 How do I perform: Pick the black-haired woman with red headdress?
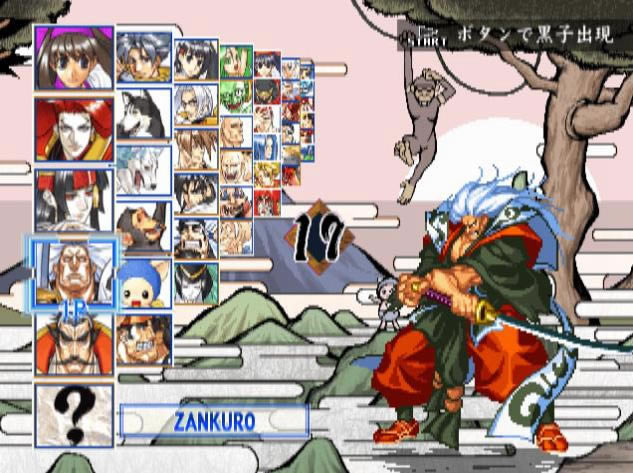tap(73, 198)
